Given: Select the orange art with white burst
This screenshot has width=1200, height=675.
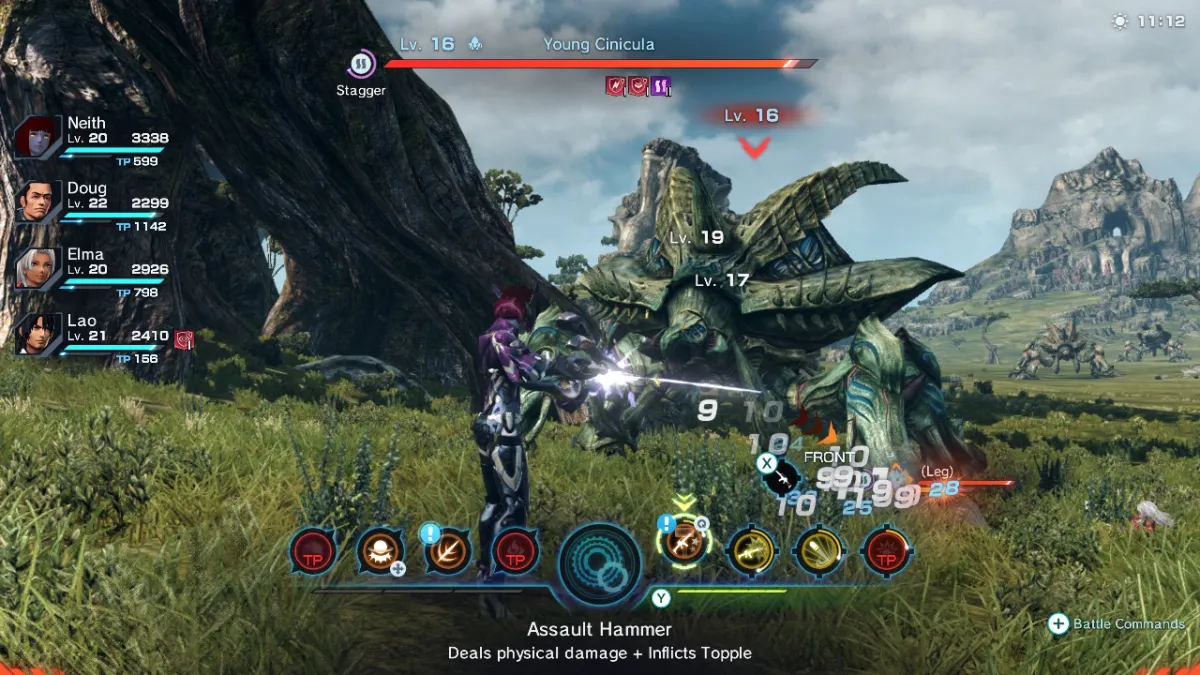Looking at the screenshot, I should tap(381, 551).
